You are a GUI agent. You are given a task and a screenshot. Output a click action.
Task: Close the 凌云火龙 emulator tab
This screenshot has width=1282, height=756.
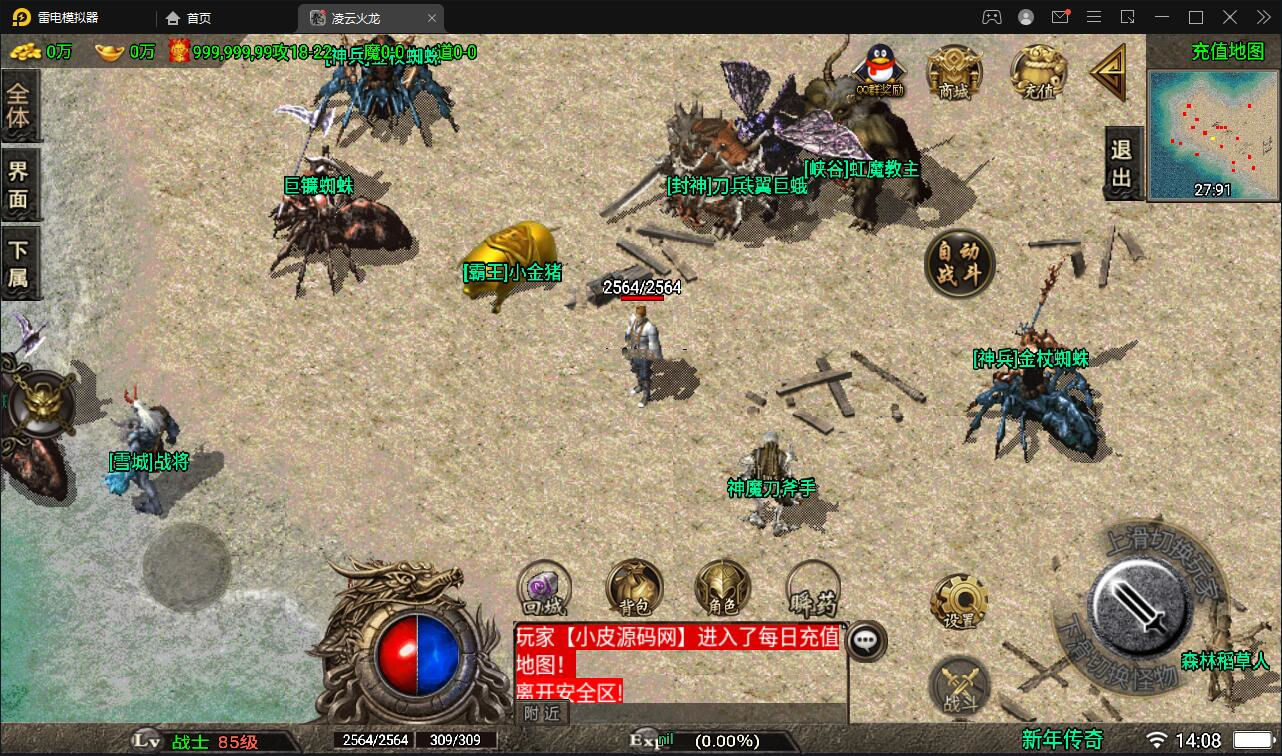point(432,18)
